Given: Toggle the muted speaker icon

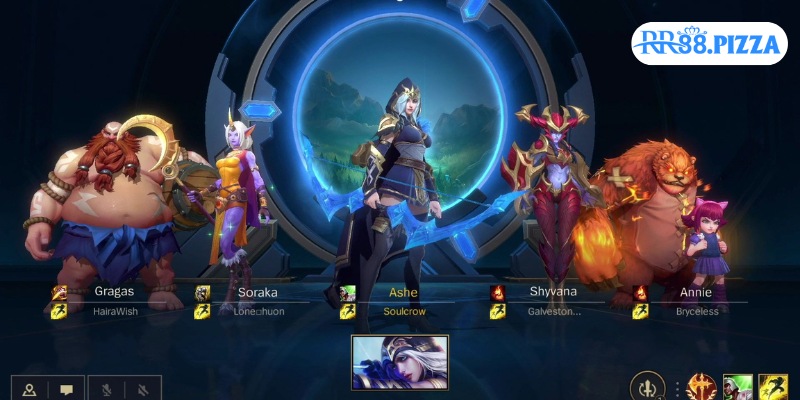Looking at the screenshot, I should point(143,390).
